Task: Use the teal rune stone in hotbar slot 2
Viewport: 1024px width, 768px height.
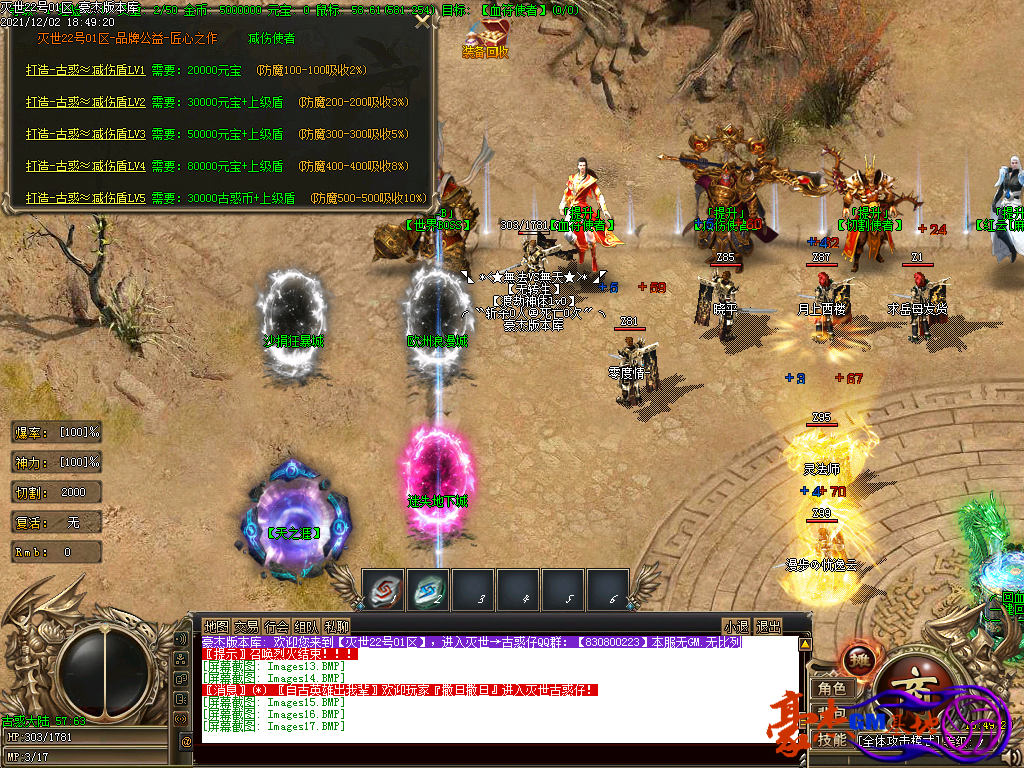Action: point(428,589)
